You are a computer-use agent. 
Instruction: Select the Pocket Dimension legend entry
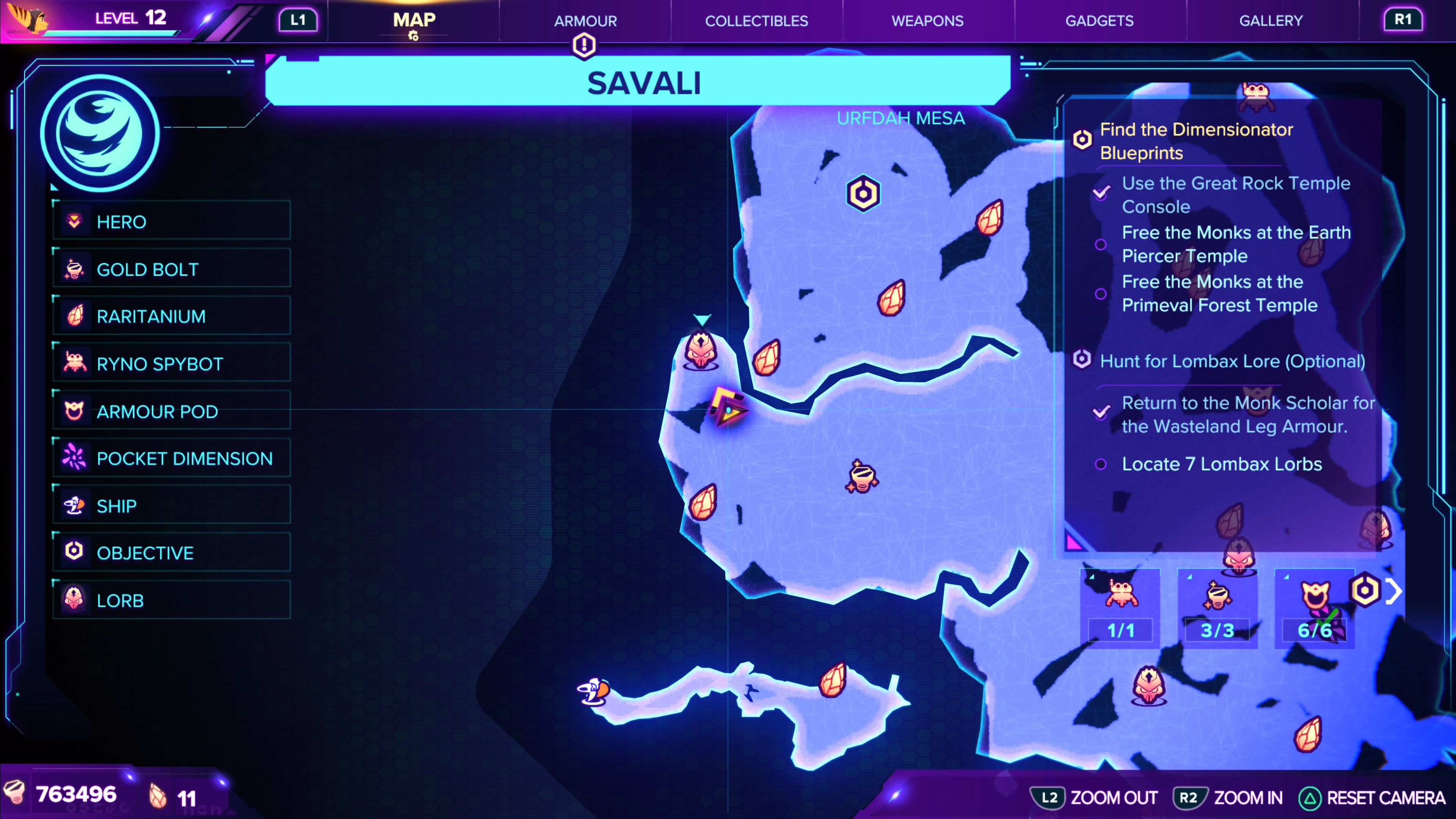tap(172, 458)
